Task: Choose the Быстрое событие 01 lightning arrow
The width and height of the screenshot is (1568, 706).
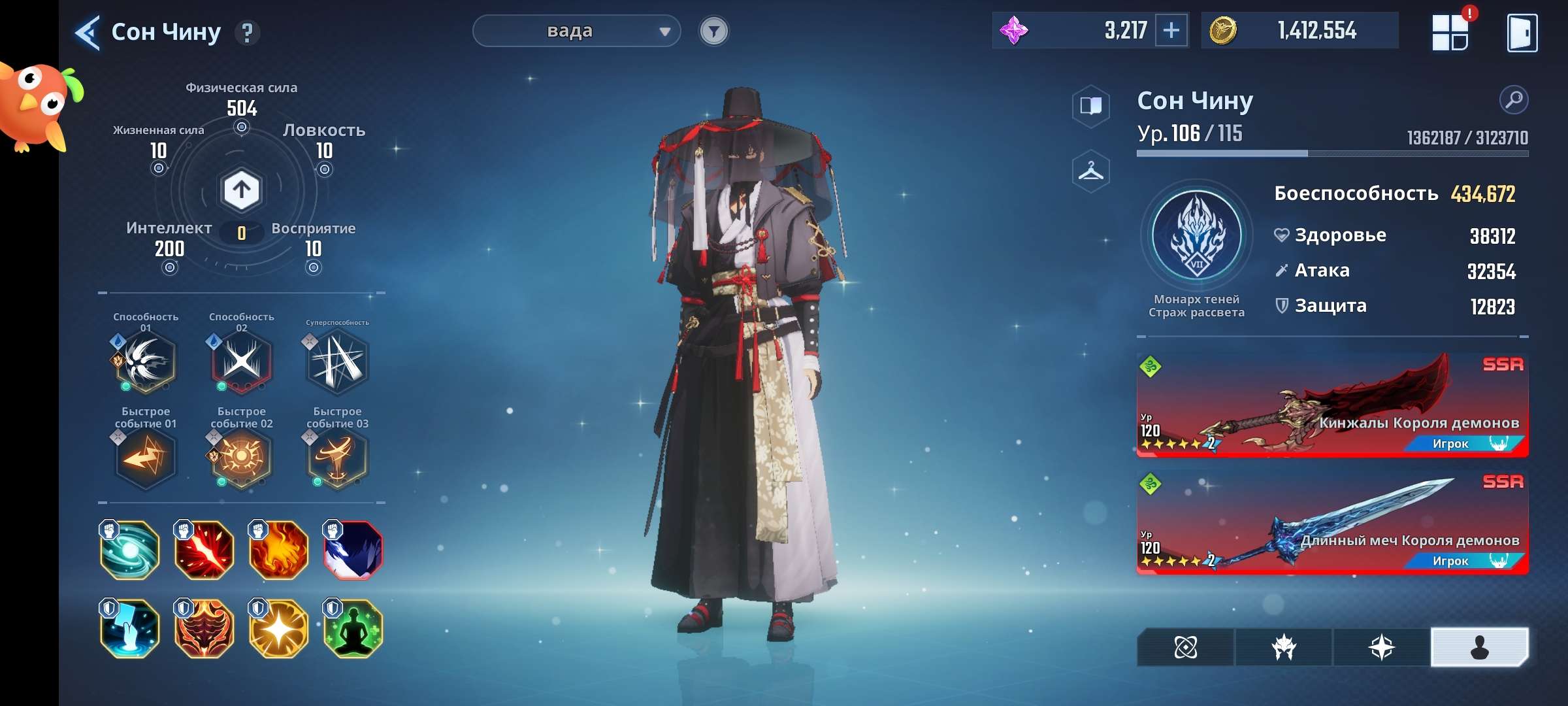Action: point(145,457)
